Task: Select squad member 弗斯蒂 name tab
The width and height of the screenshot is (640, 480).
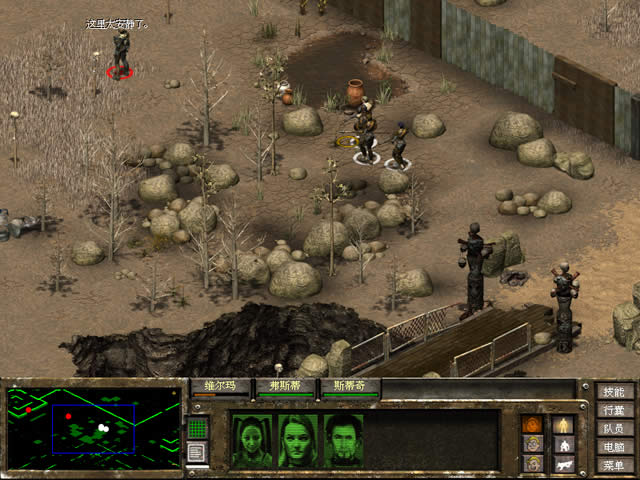Action: coord(285,385)
